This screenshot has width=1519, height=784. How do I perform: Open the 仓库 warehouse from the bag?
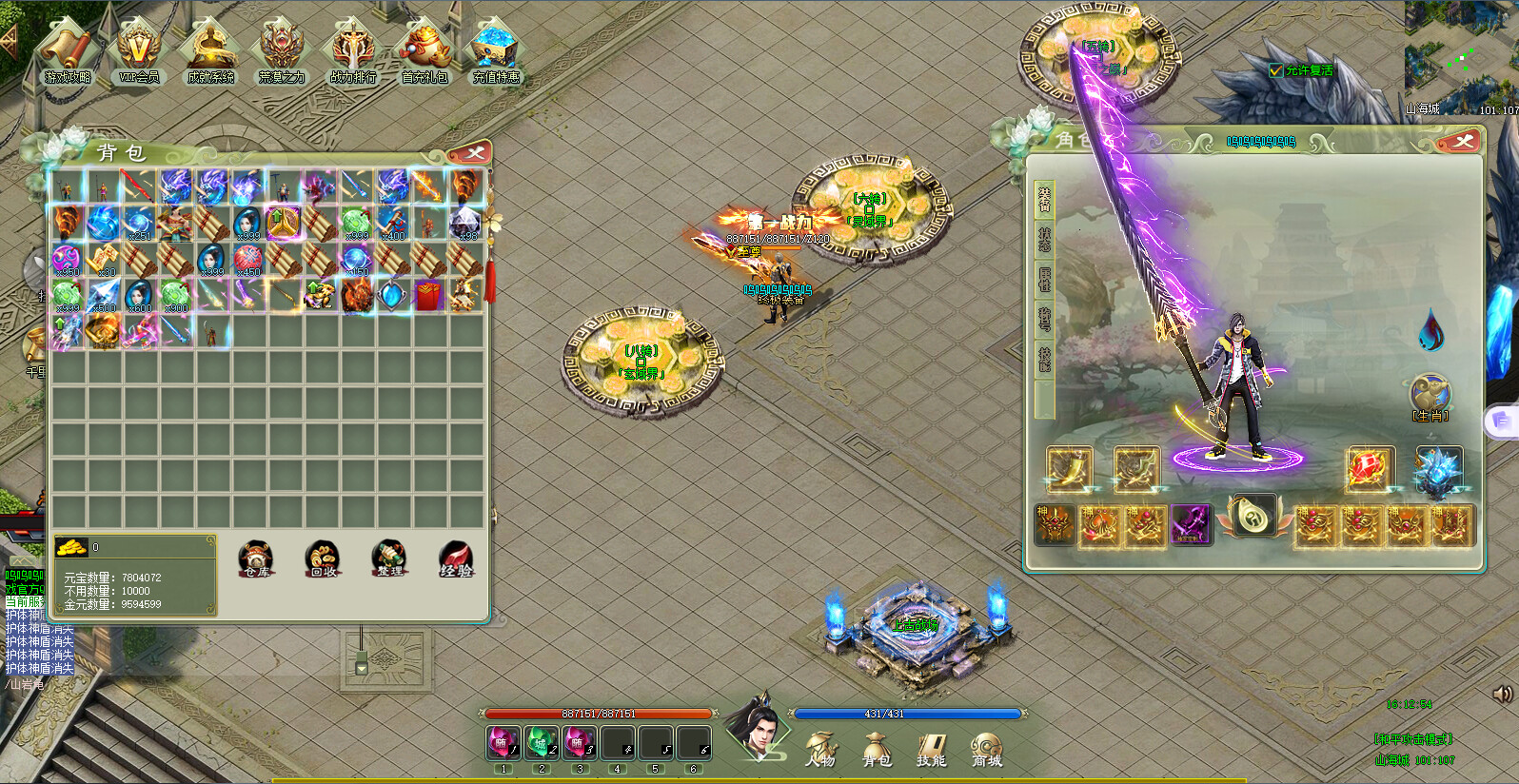(x=255, y=561)
